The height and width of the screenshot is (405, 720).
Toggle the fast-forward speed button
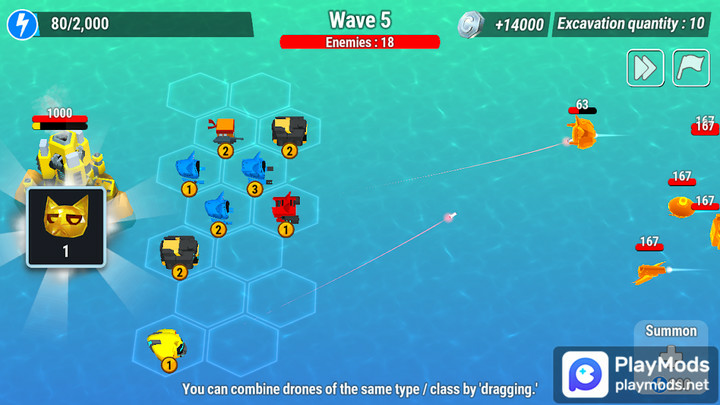pos(645,67)
